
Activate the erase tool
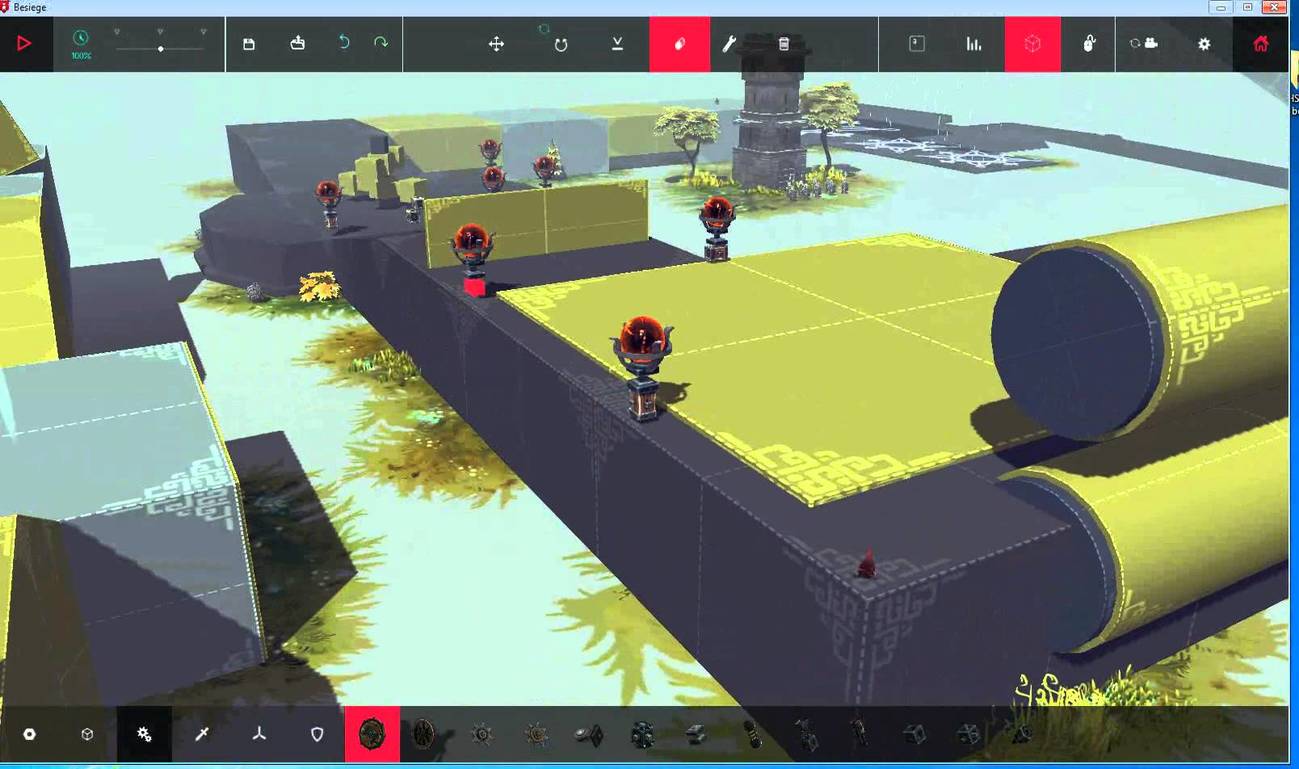pos(679,44)
